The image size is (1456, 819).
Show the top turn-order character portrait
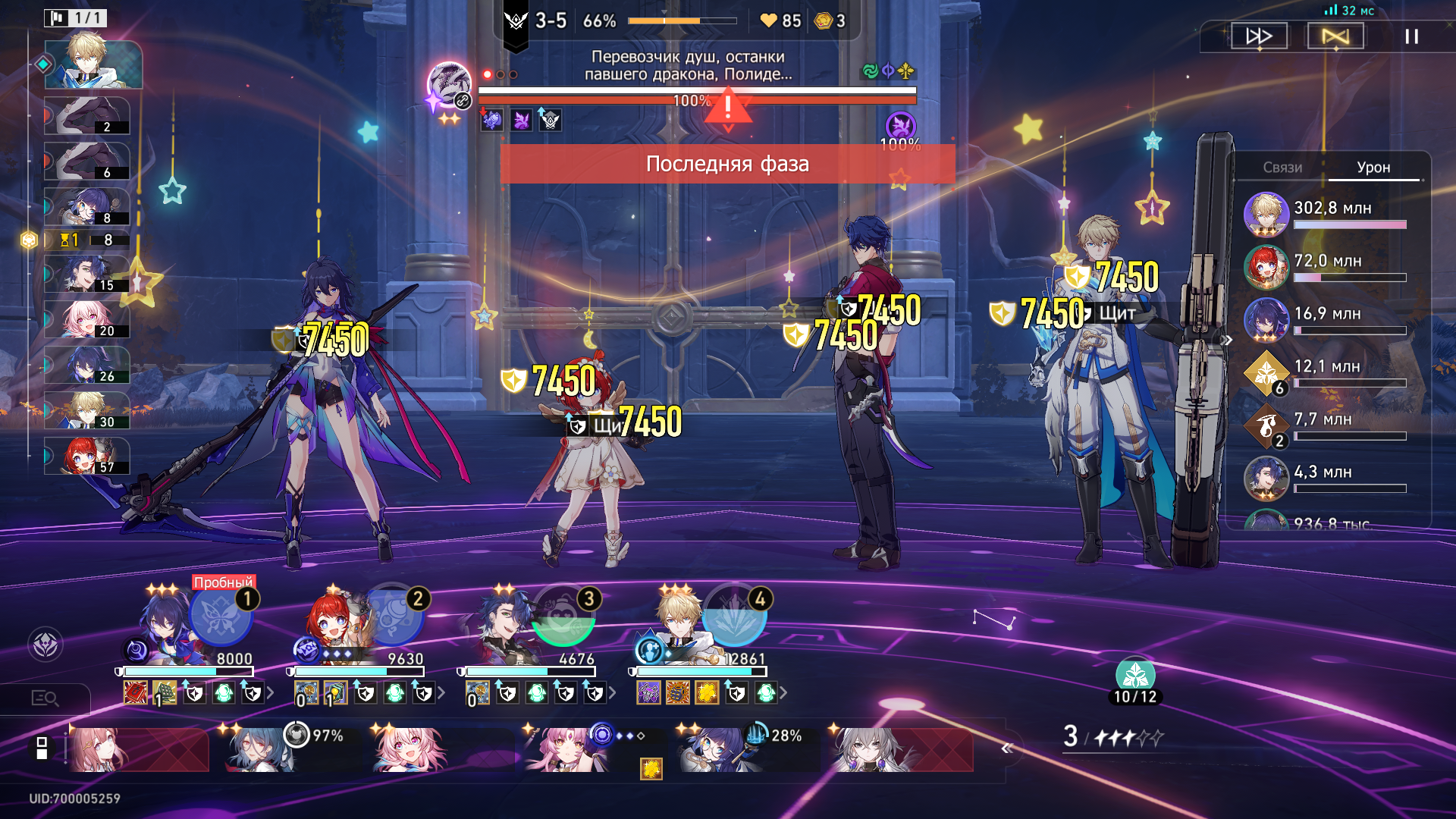tap(93, 64)
